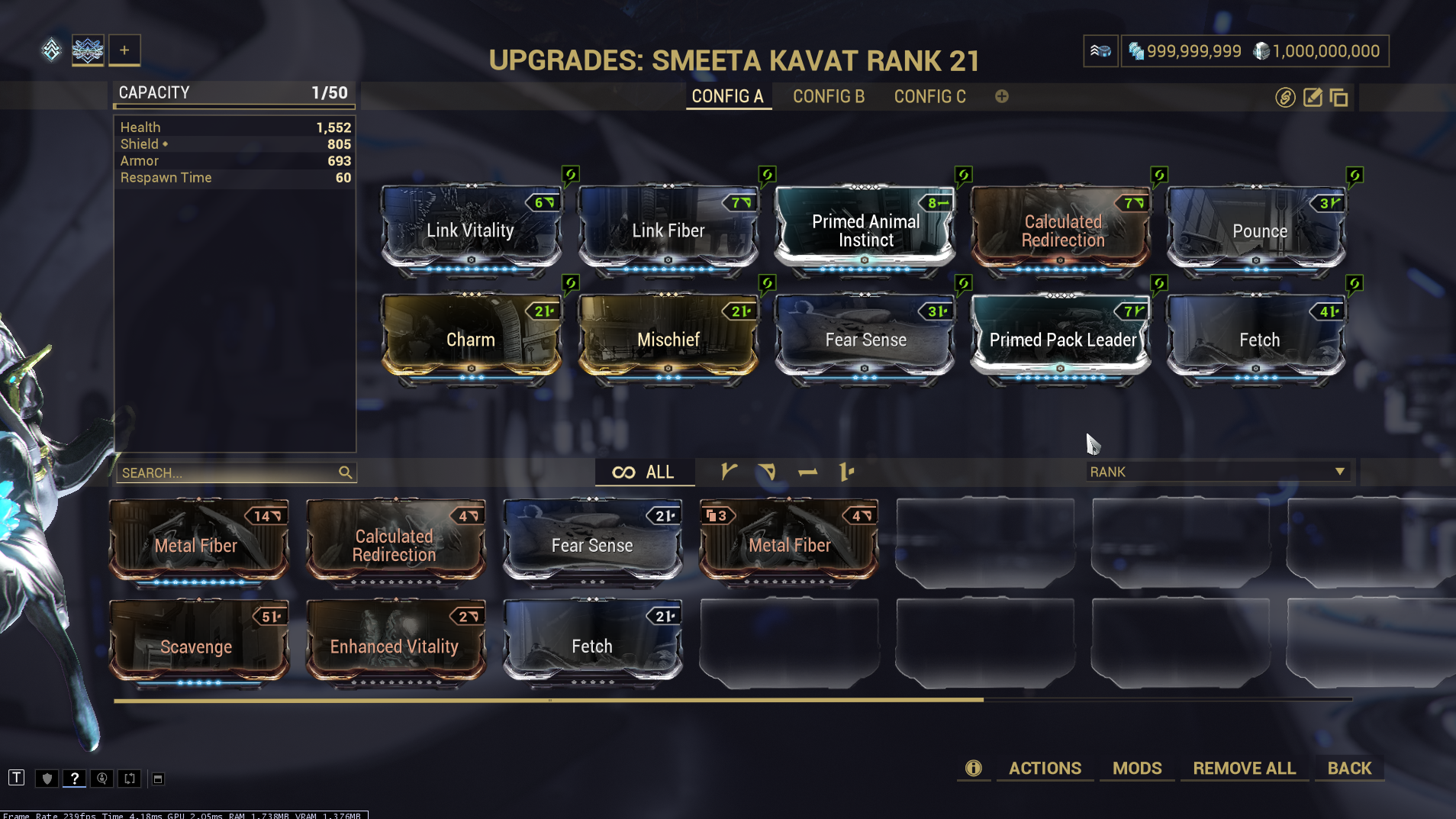Choose Scavenge from the mod collection
Image resolution: width=1456 pixels, height=819 pixels.
pyautogui.click(x=198, y=646)
